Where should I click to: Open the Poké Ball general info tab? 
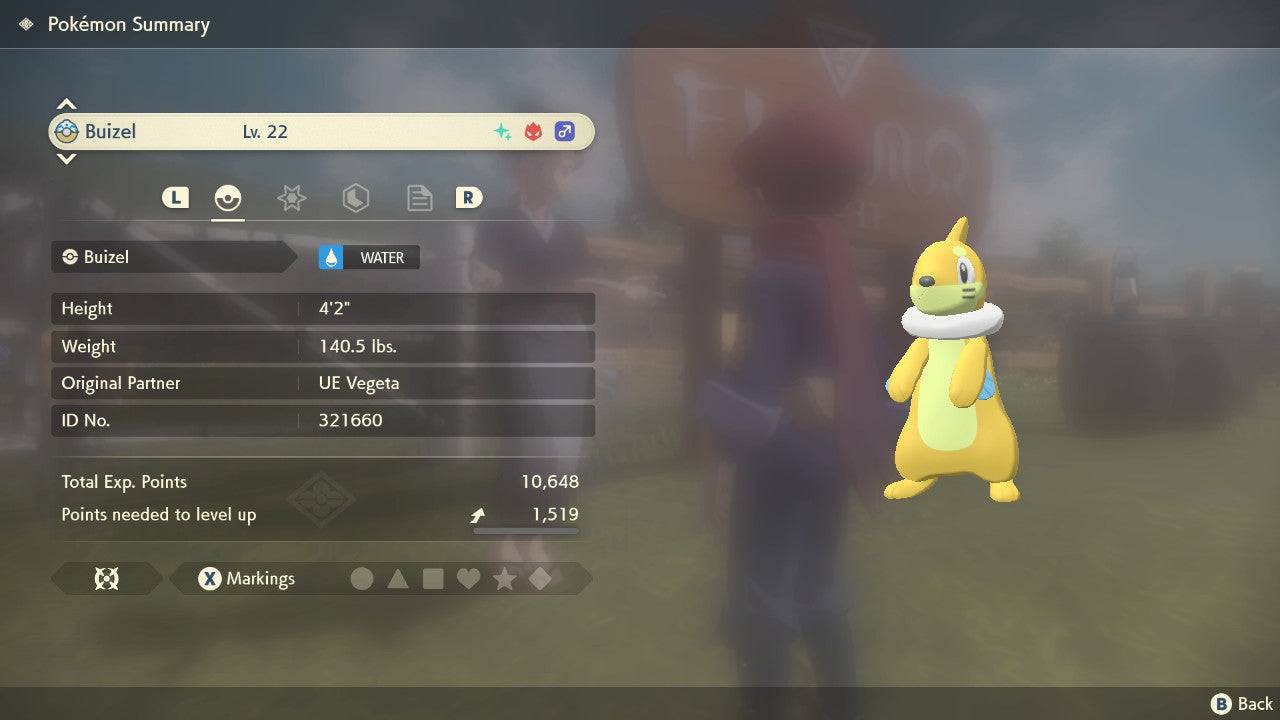(228, 198)
